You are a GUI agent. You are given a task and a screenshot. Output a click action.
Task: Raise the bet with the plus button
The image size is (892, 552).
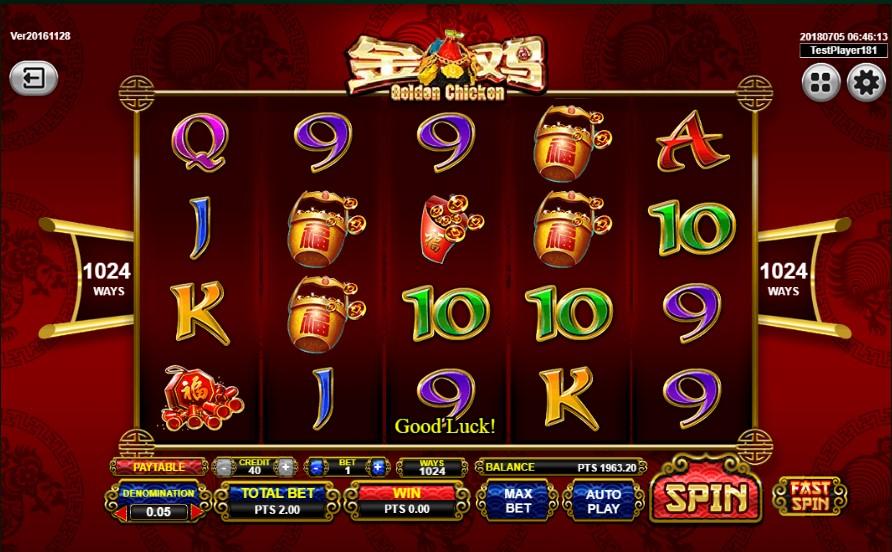(x=377, y=467)
